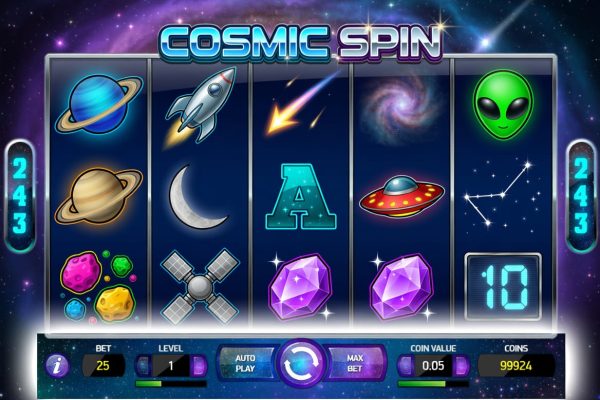Select the Max Bet button
Viewport: 600px width, 400px height.
356,362
